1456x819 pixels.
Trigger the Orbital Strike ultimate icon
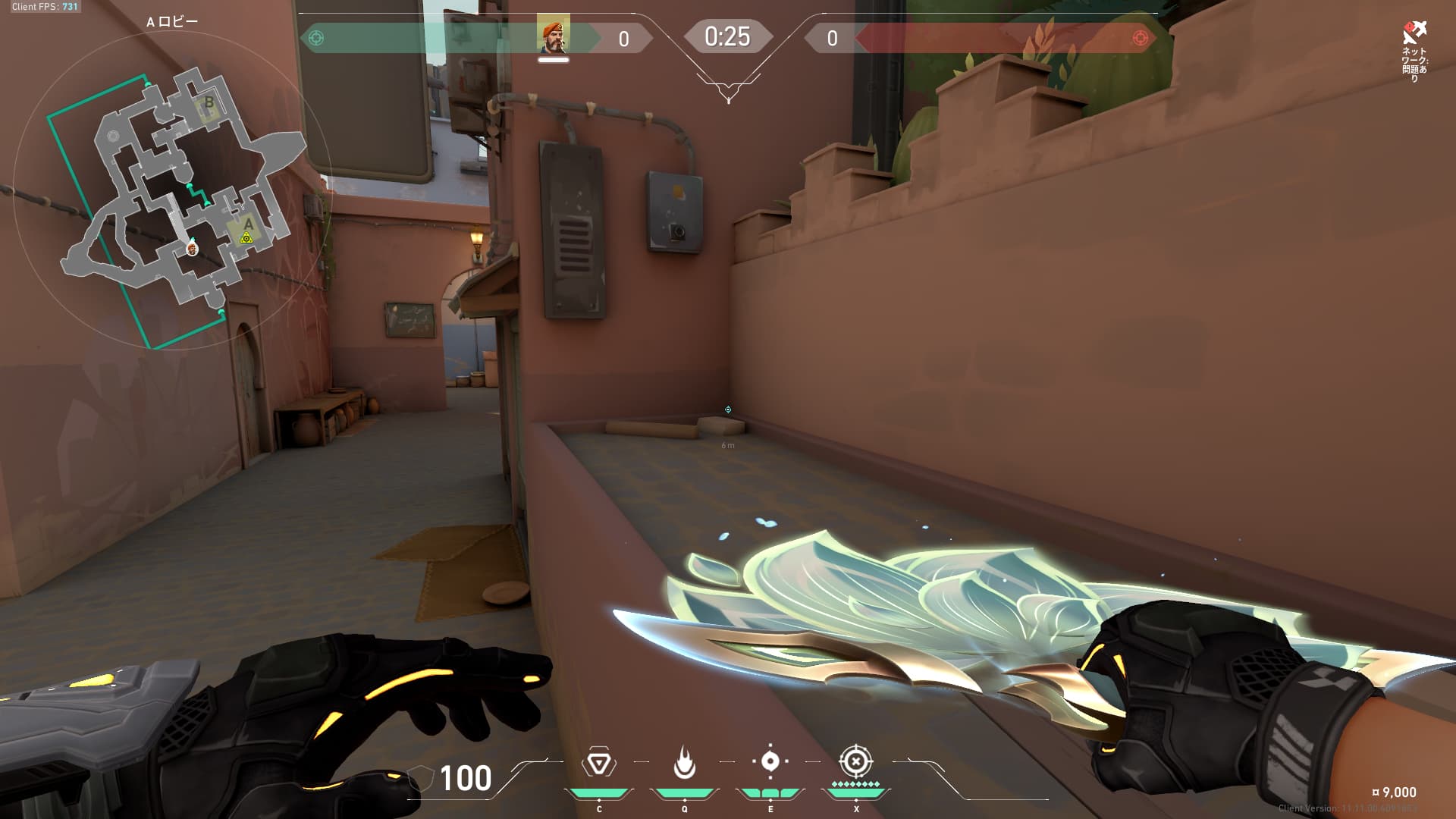(855, 761)
